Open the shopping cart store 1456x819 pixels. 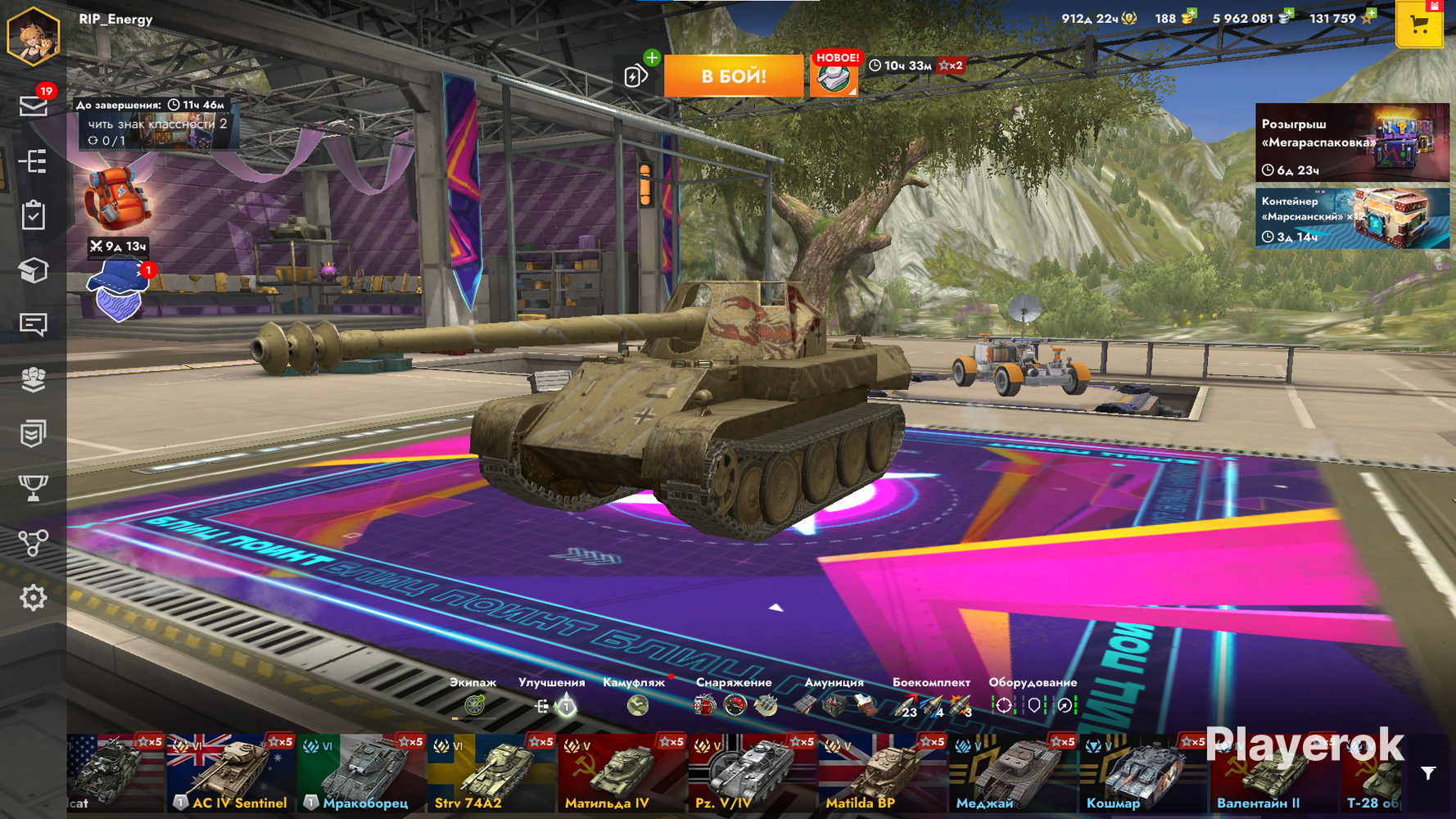click(x=1419, y=25)
